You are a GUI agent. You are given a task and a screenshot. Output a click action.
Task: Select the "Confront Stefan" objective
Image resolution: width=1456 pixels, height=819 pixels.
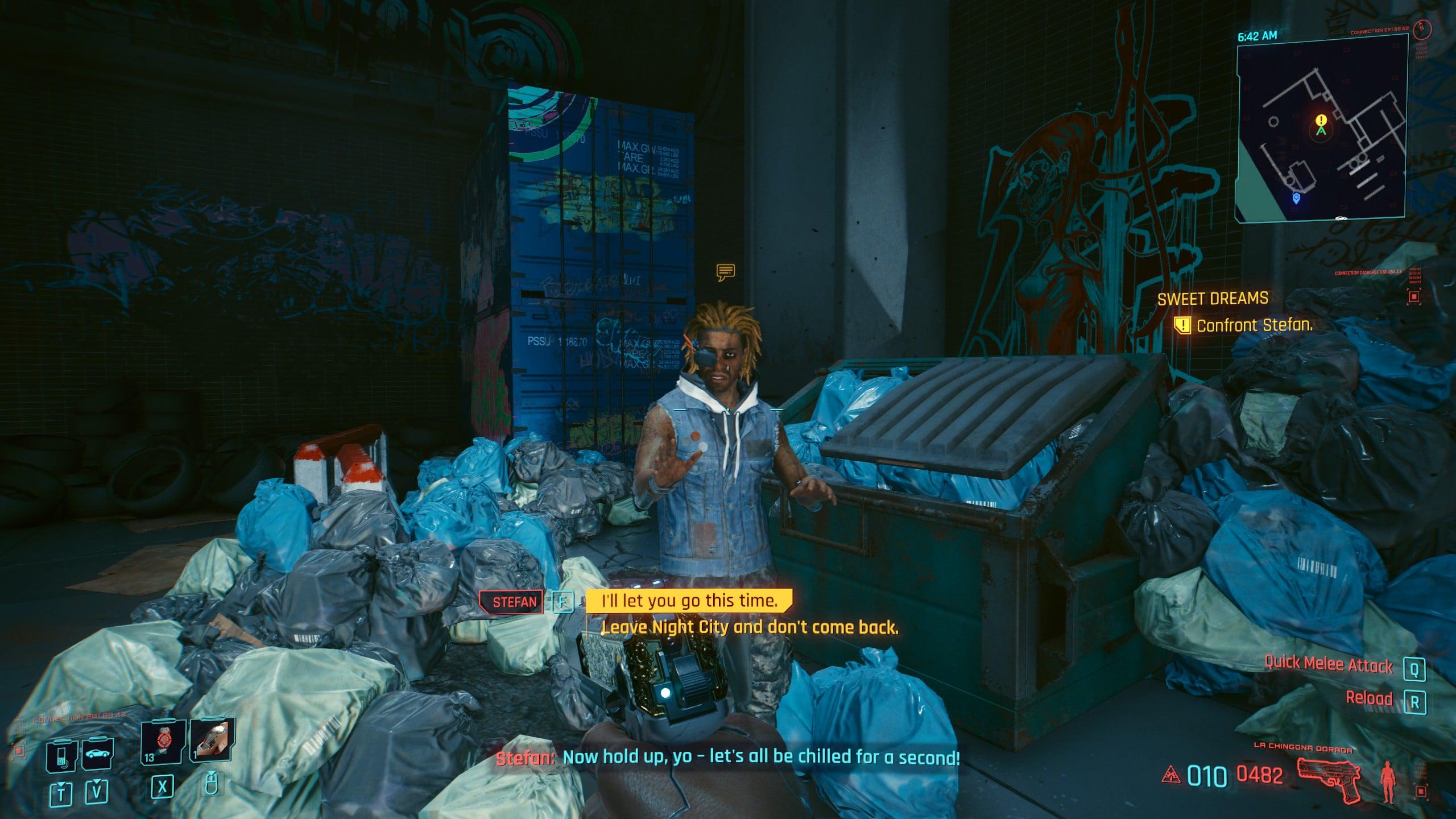(x=1254, y=326)
